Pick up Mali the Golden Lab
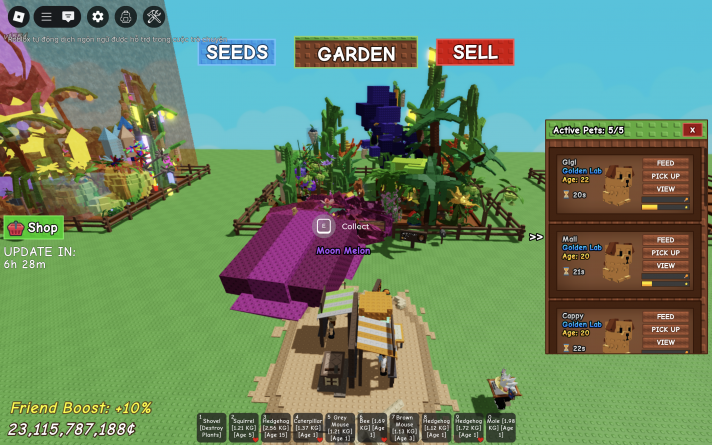 point(665,253)
